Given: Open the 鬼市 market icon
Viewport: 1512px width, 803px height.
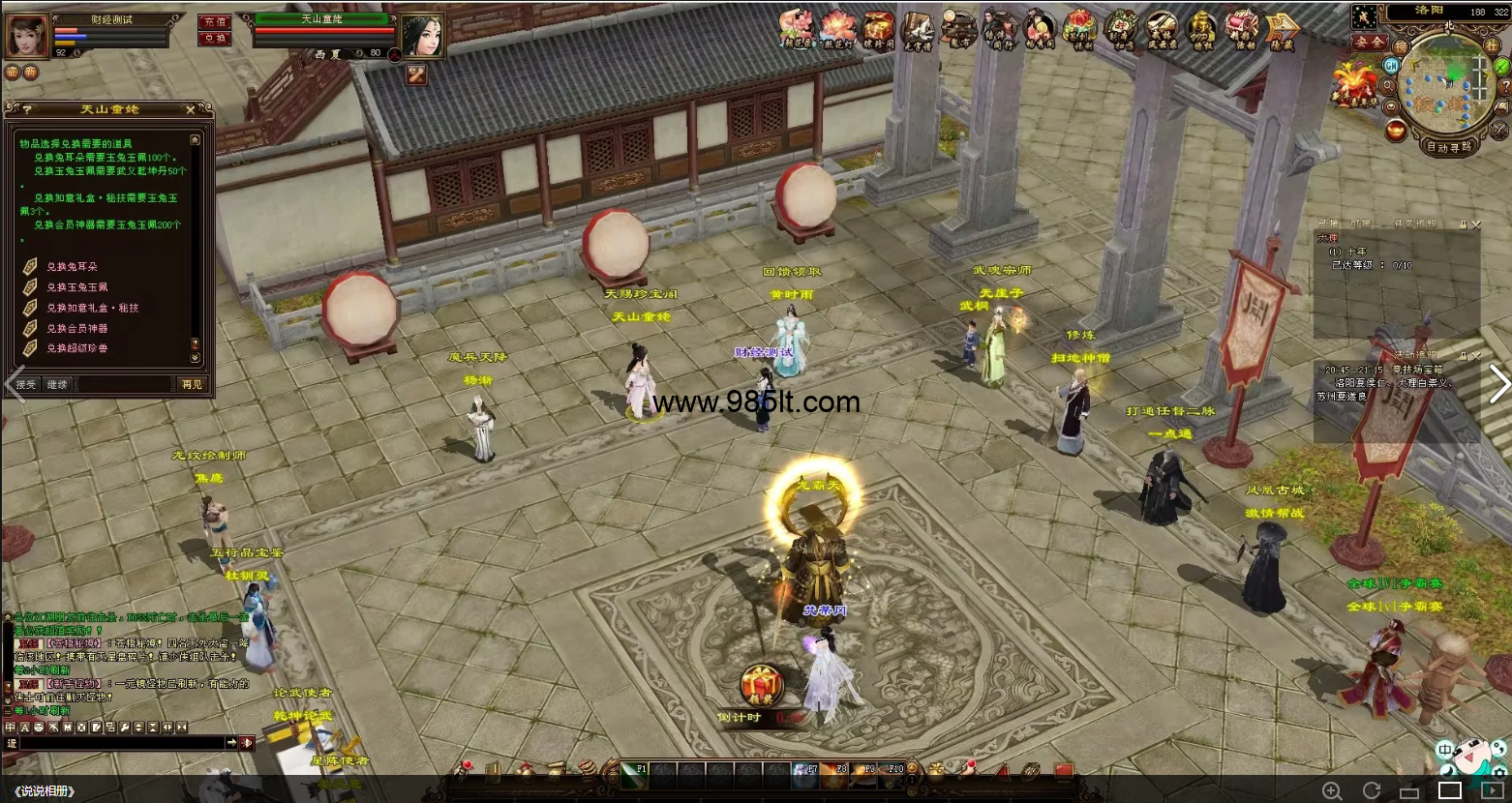Looking at the screenshot, I should pos(958,31).
